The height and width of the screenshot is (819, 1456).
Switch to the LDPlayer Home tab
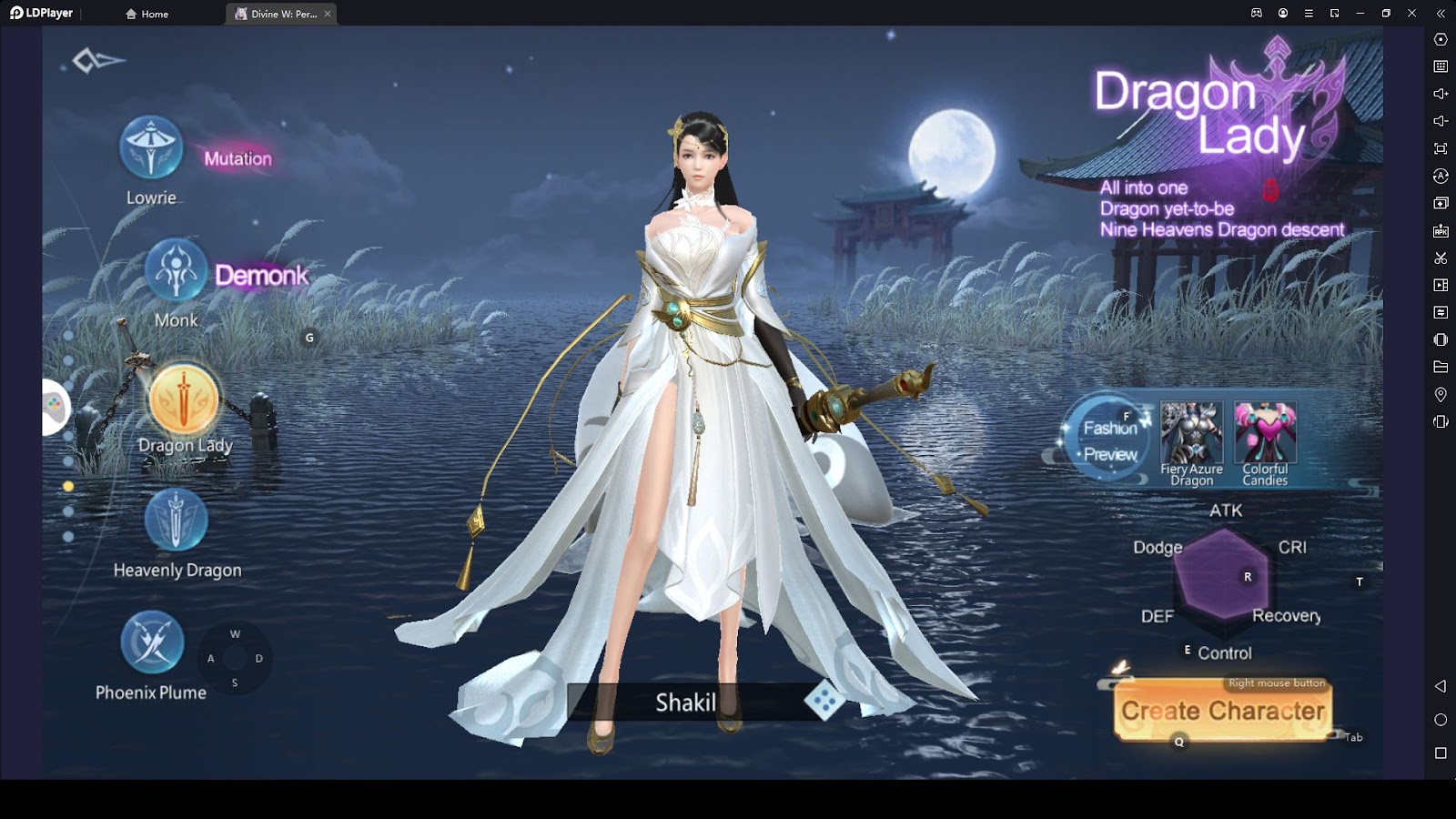tap(147, 14)
